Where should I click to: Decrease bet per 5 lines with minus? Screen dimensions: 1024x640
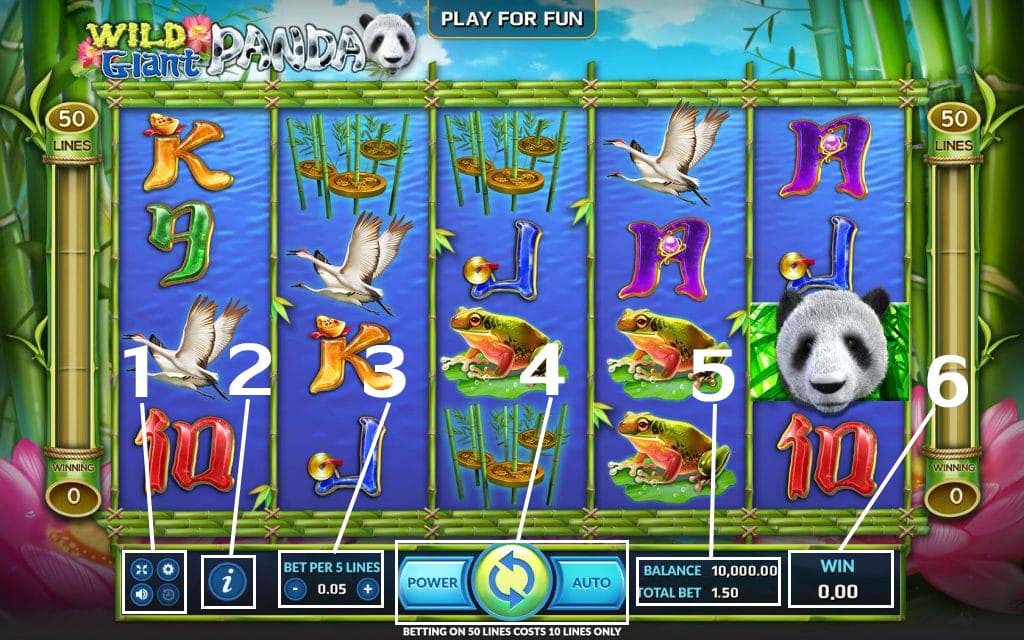click(295, 589)
